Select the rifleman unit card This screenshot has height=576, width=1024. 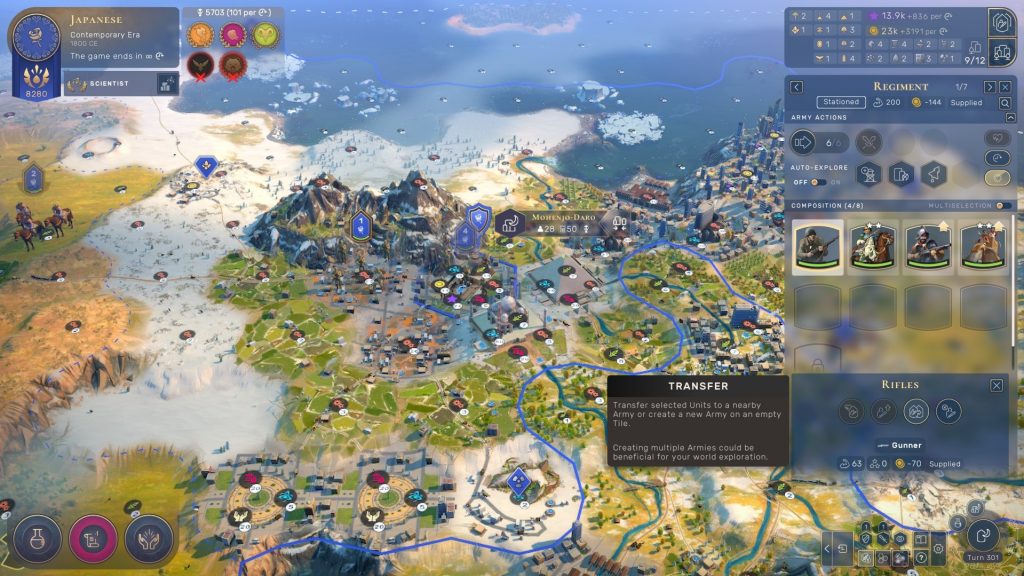pyautogui.click(x=818, y=246)
